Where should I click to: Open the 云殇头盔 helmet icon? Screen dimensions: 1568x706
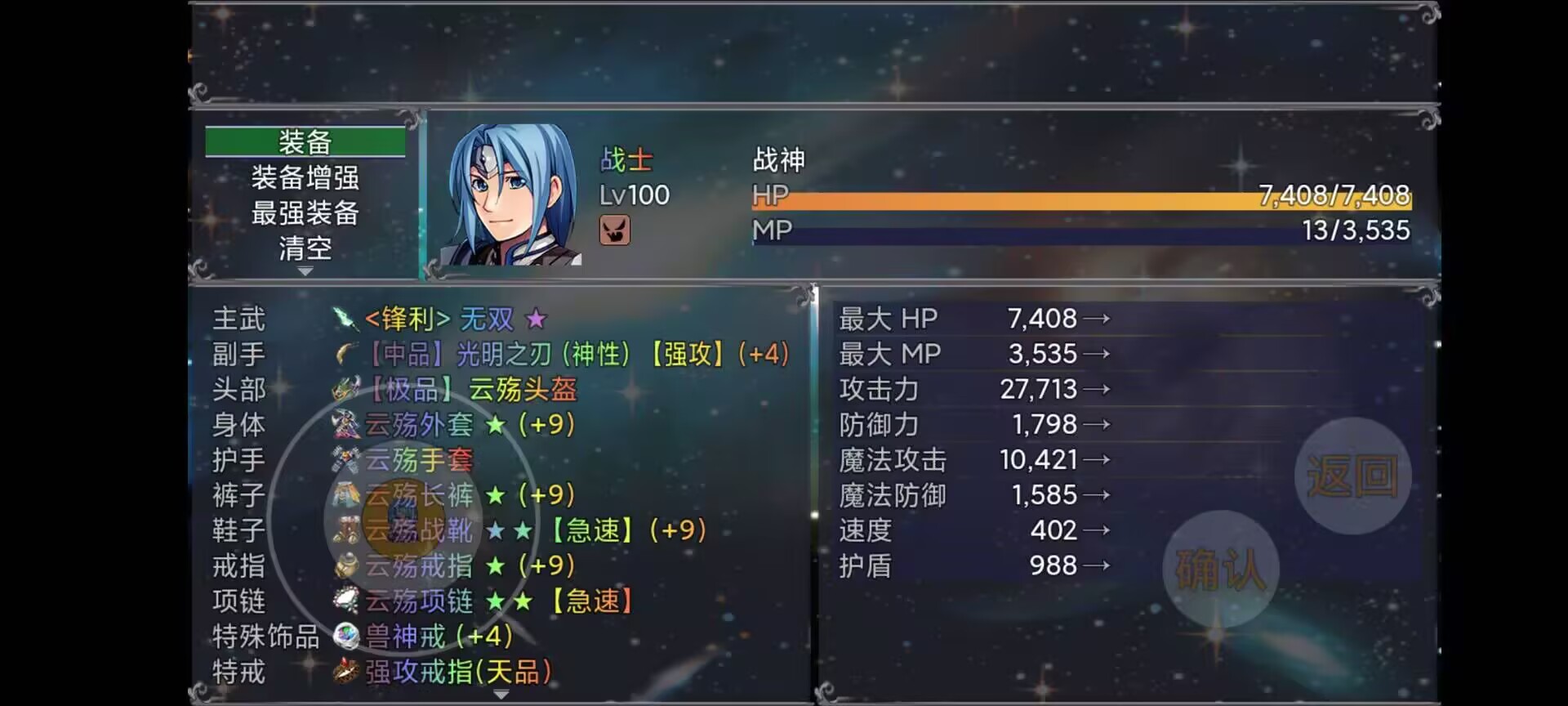[345, 390]
